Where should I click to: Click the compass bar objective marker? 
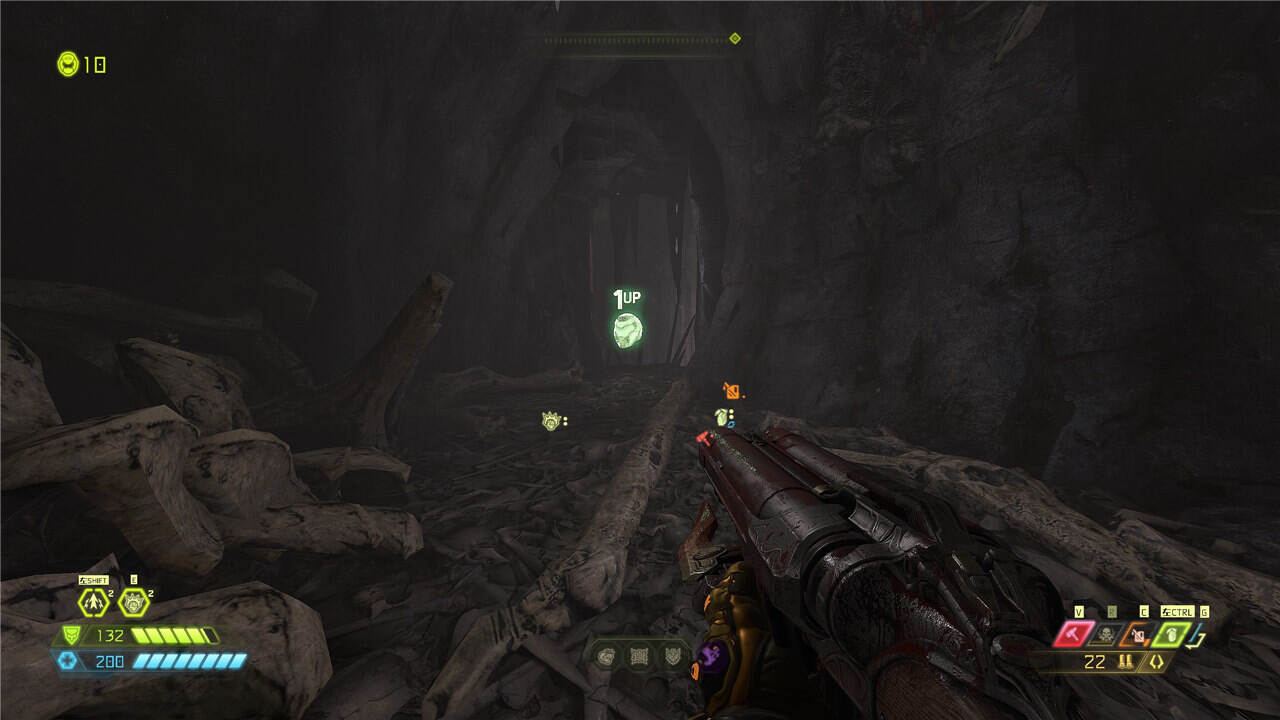[735, 39]
